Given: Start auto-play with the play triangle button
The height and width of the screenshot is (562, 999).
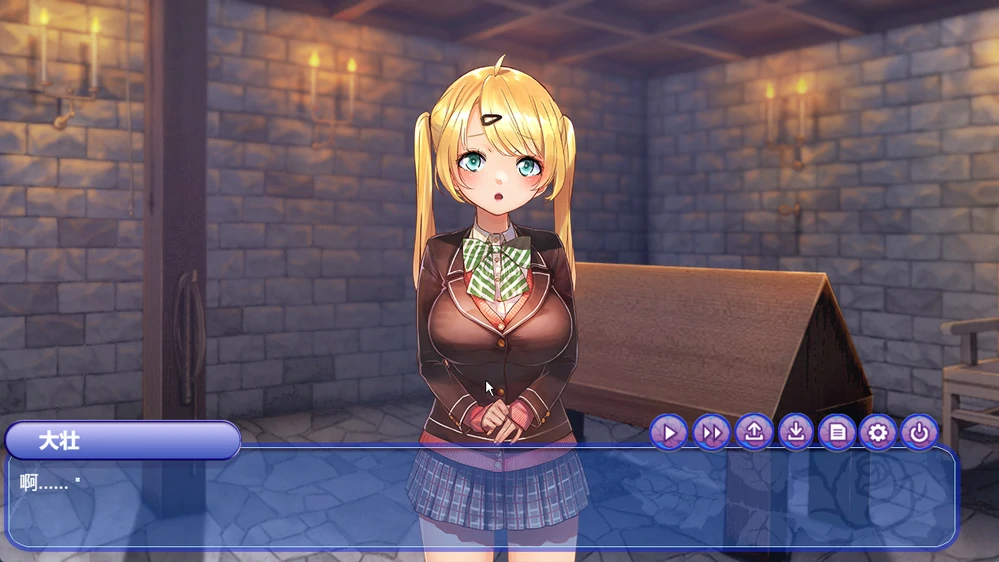Looking at the screenshot, I should coord(669,433).
